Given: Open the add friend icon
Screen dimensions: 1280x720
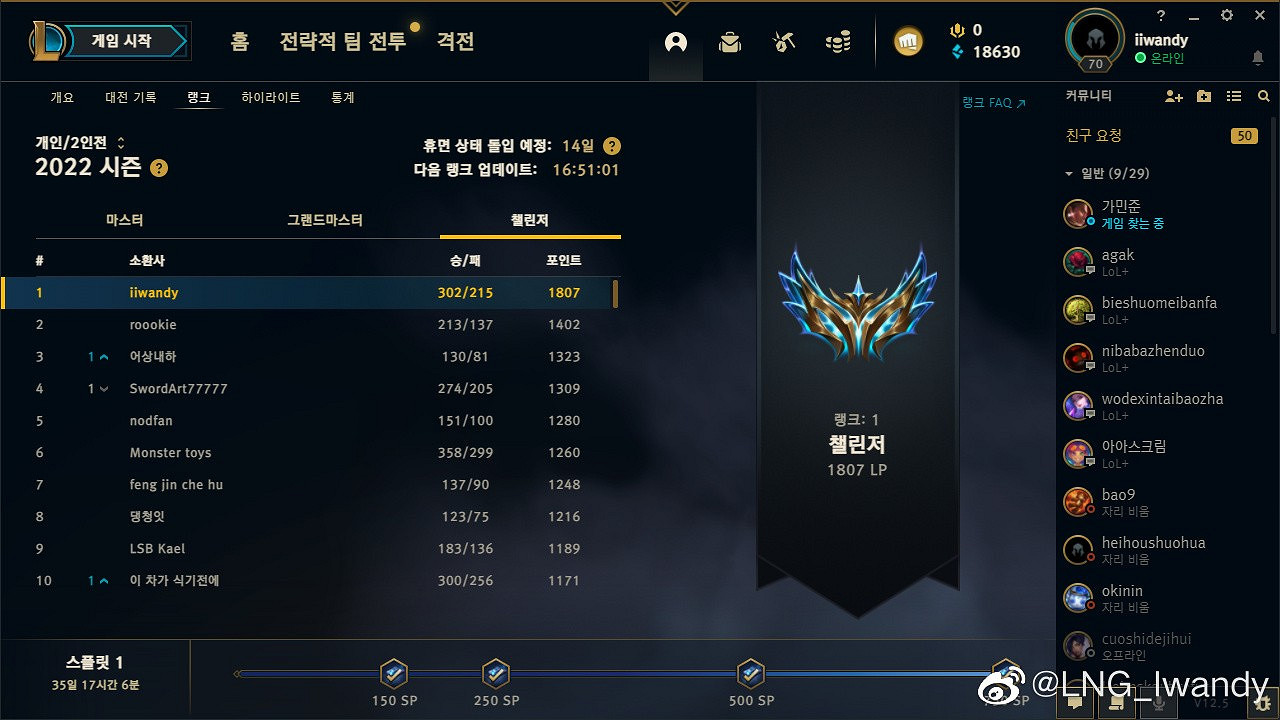Looking at the screenshot, I should tap(1171, 95).
